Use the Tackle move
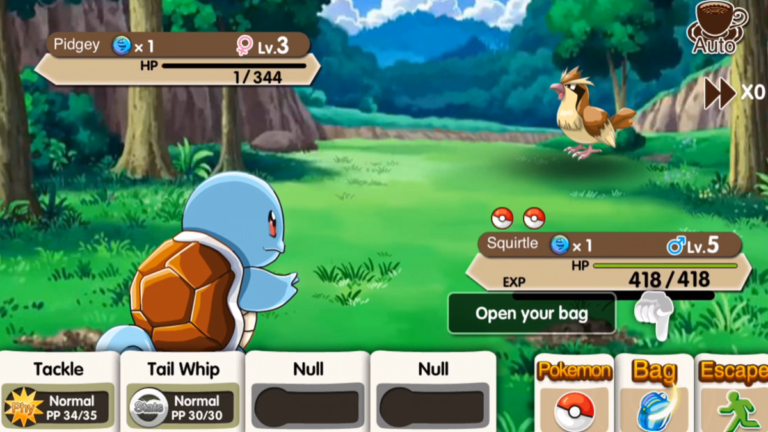The height and width of the screenshot is (432, 768). click(59, 392)
